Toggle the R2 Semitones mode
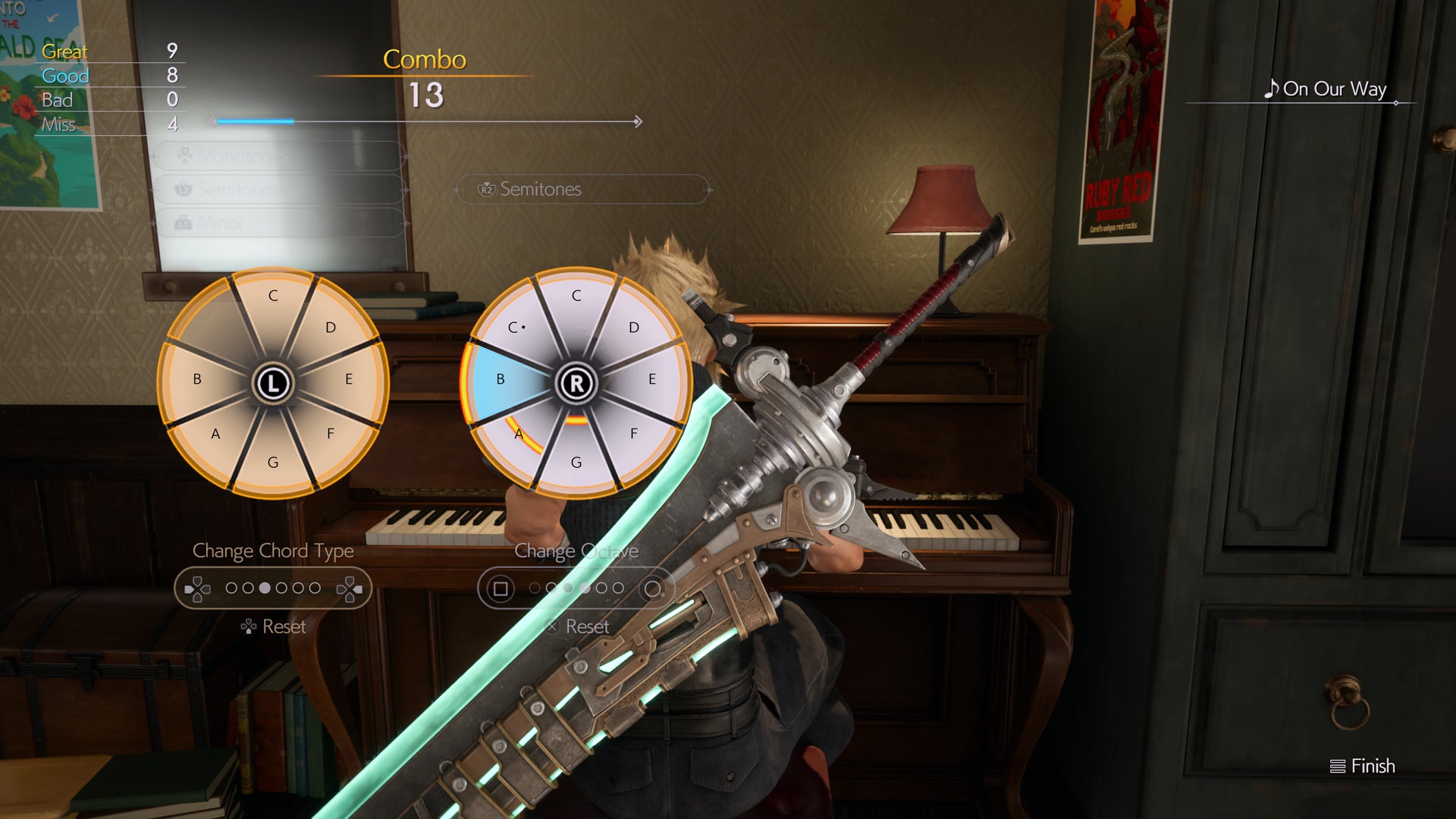The width and height of the screenshot is (1456, 819). (581, 190)
